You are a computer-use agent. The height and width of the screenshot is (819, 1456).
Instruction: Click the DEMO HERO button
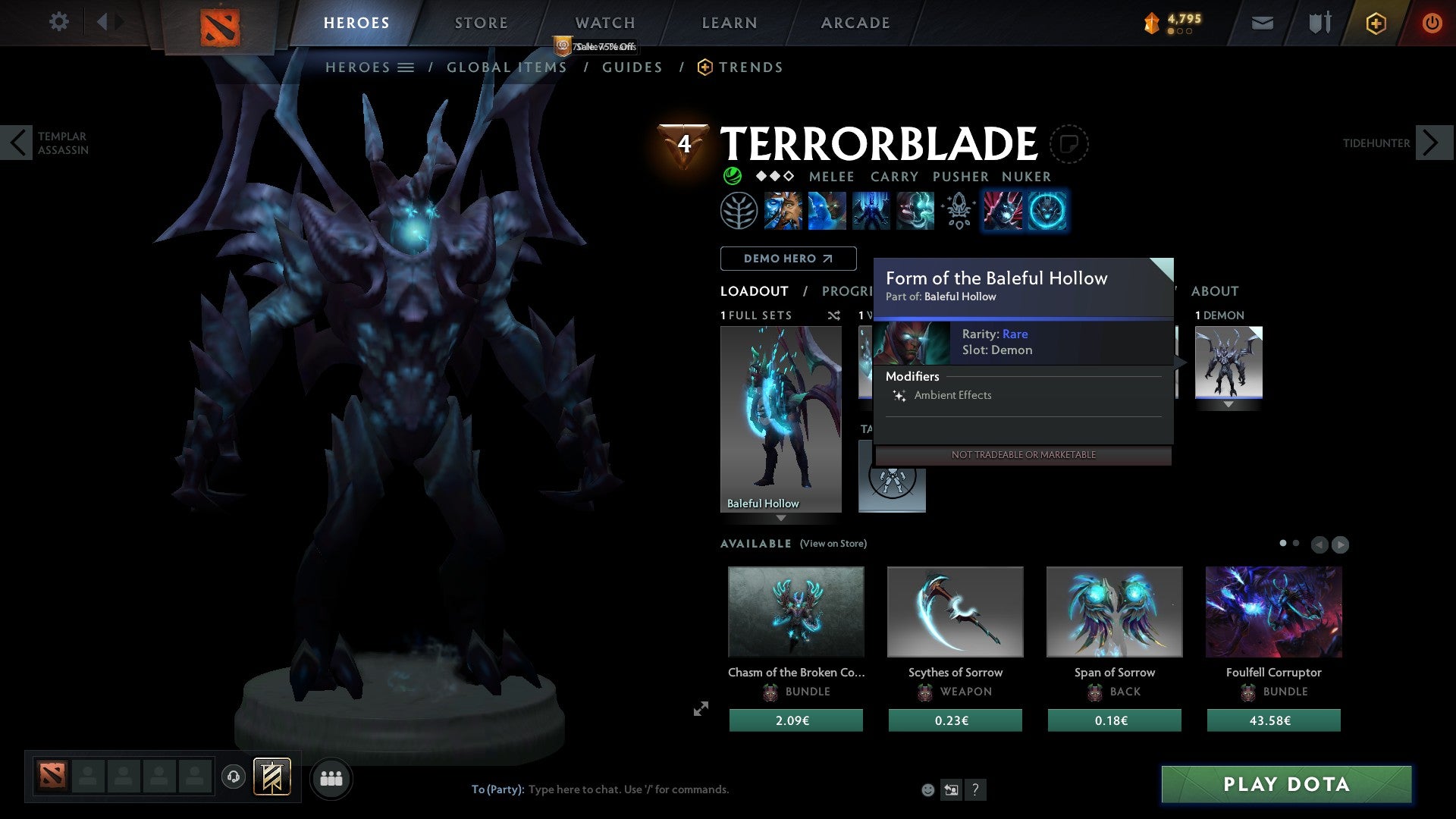tap(787, 258)
